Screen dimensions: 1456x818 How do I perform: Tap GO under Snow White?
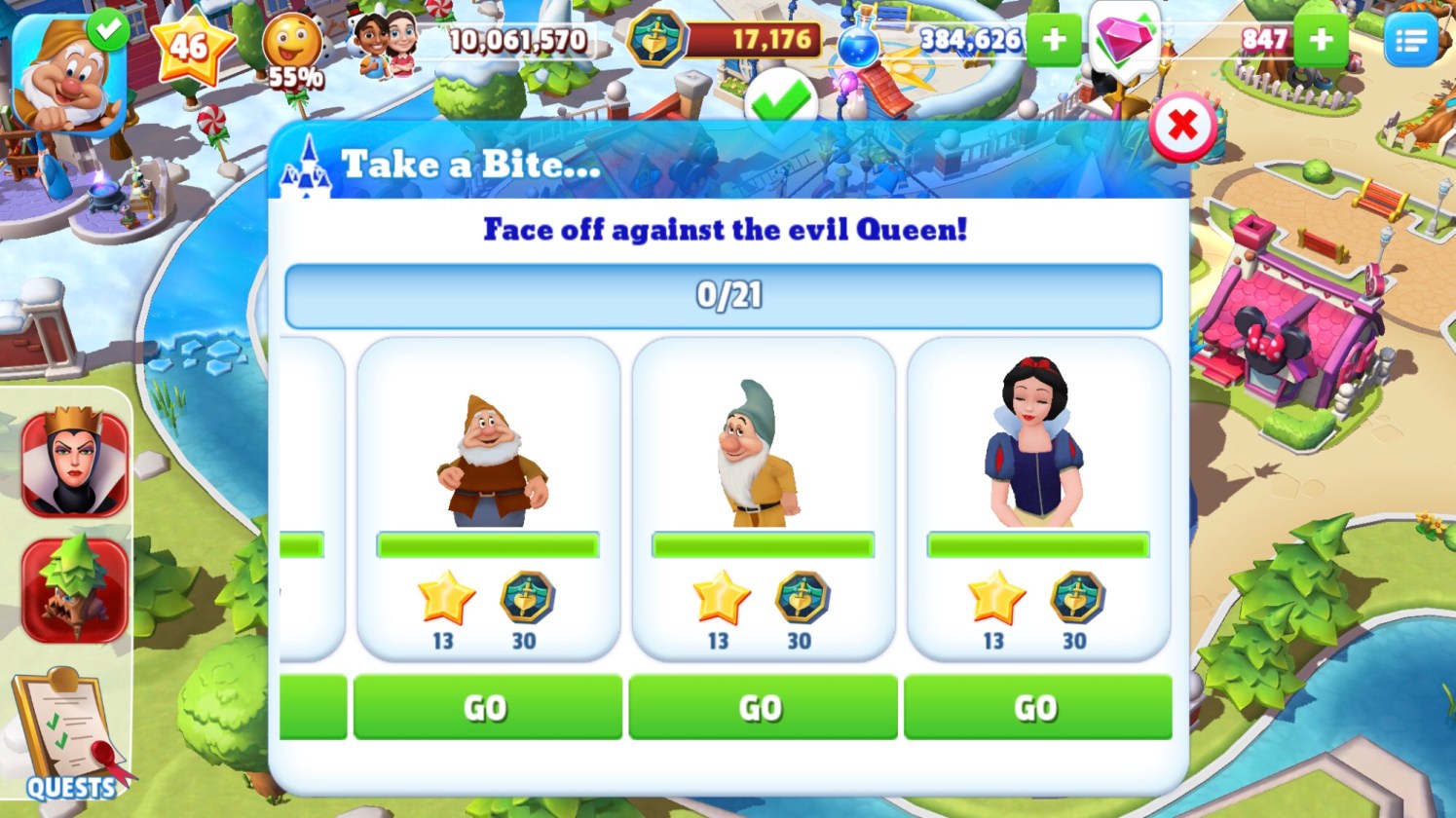pyautogui.click(x=1037, y=707)
